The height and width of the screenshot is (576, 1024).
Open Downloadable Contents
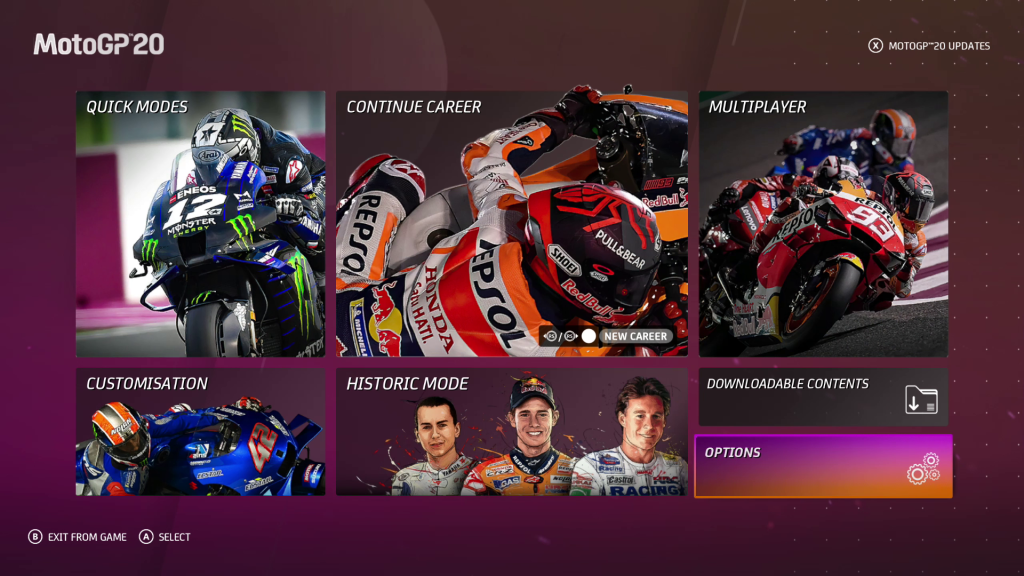[x=823, y=396]
